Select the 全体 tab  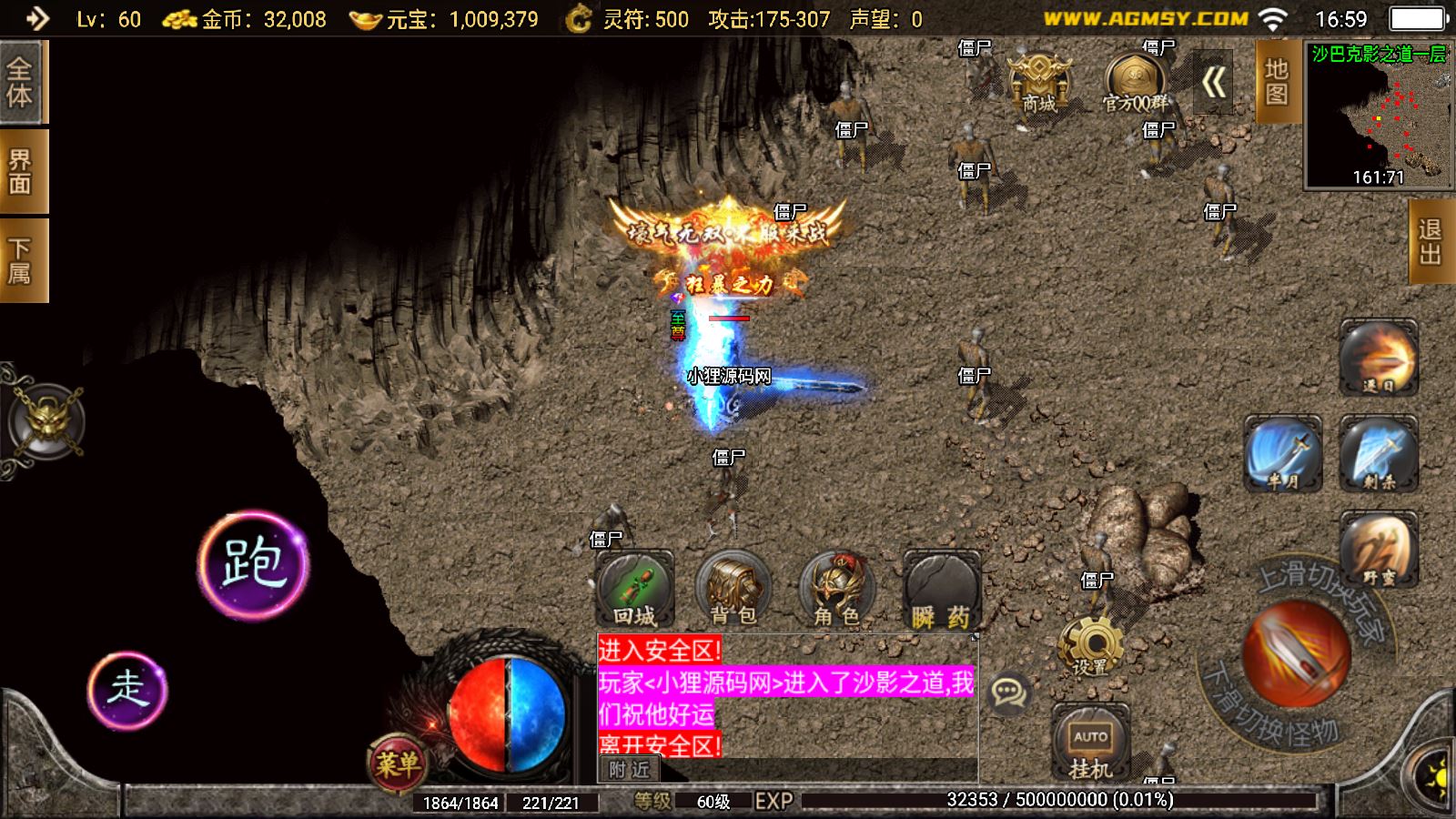21,82
